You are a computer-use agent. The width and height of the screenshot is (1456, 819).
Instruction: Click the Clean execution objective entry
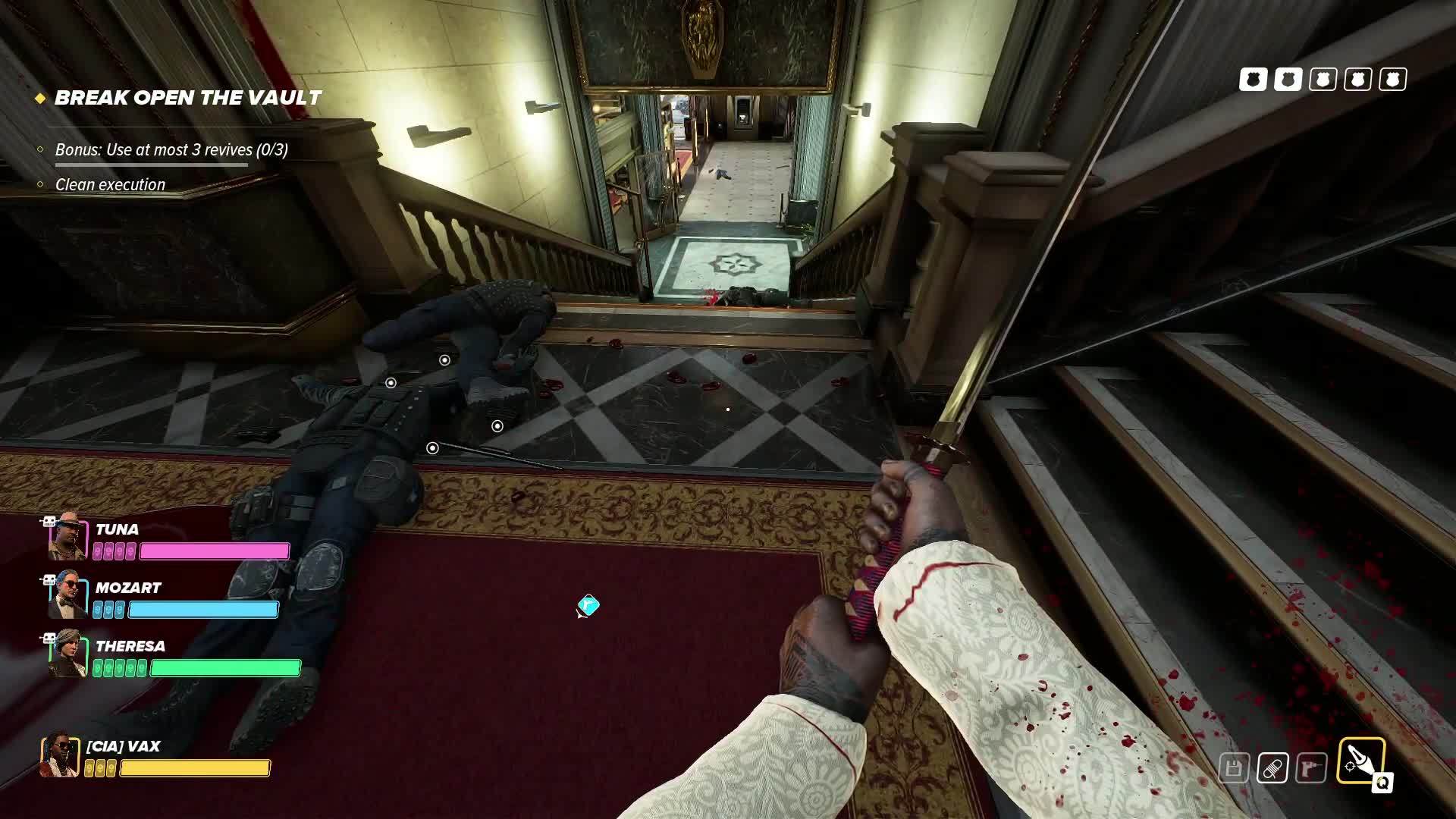[110, 184]
